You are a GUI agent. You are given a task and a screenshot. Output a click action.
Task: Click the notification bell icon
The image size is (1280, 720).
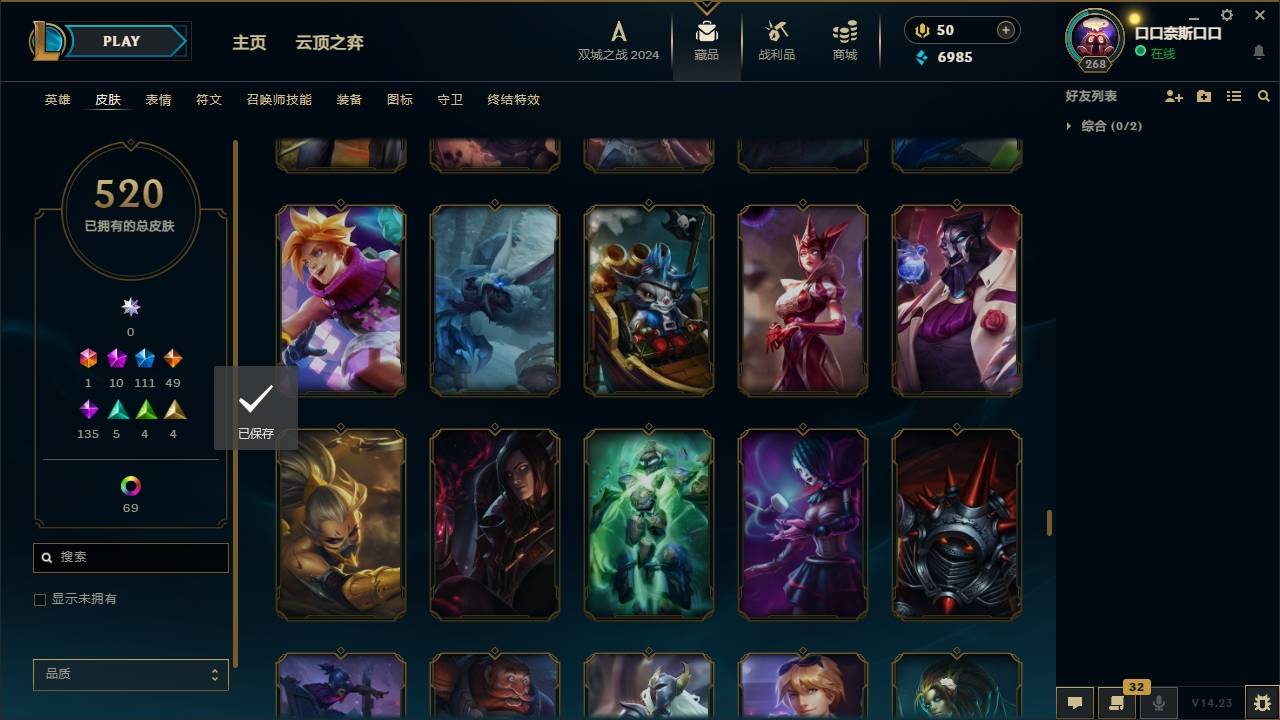pos(1258,52)
